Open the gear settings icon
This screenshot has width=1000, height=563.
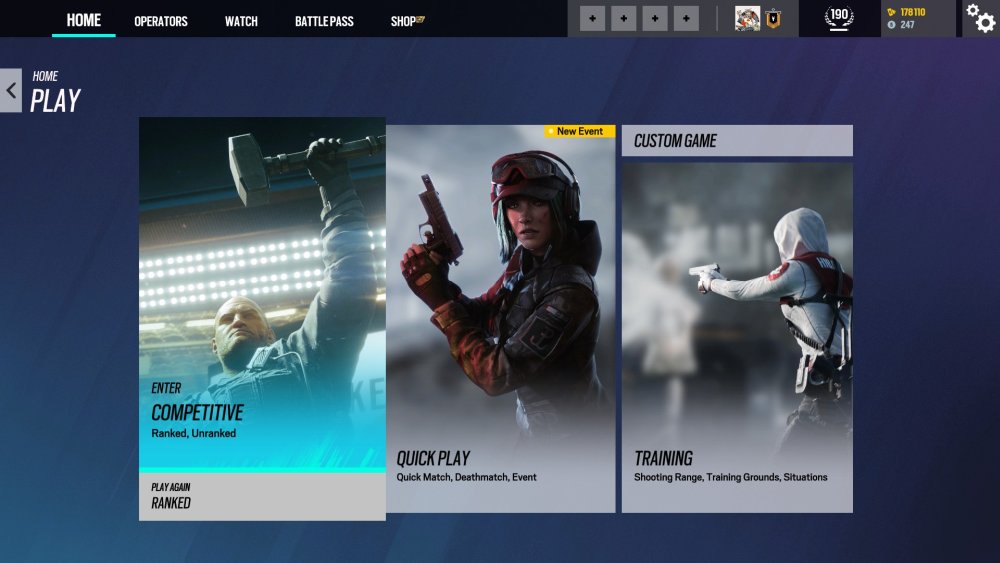[980, 18]
